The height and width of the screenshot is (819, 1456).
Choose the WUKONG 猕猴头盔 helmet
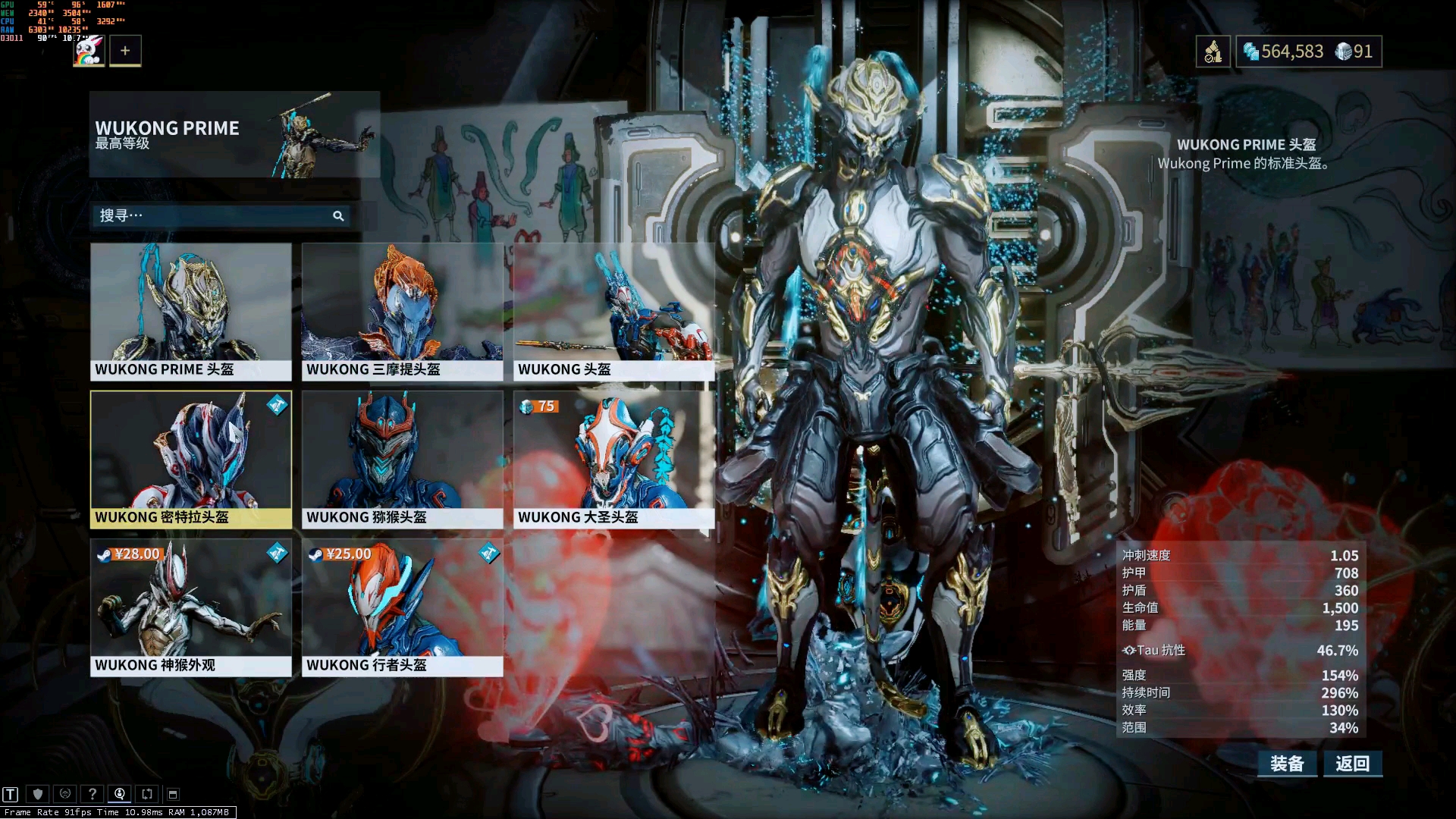click(402, 459)
